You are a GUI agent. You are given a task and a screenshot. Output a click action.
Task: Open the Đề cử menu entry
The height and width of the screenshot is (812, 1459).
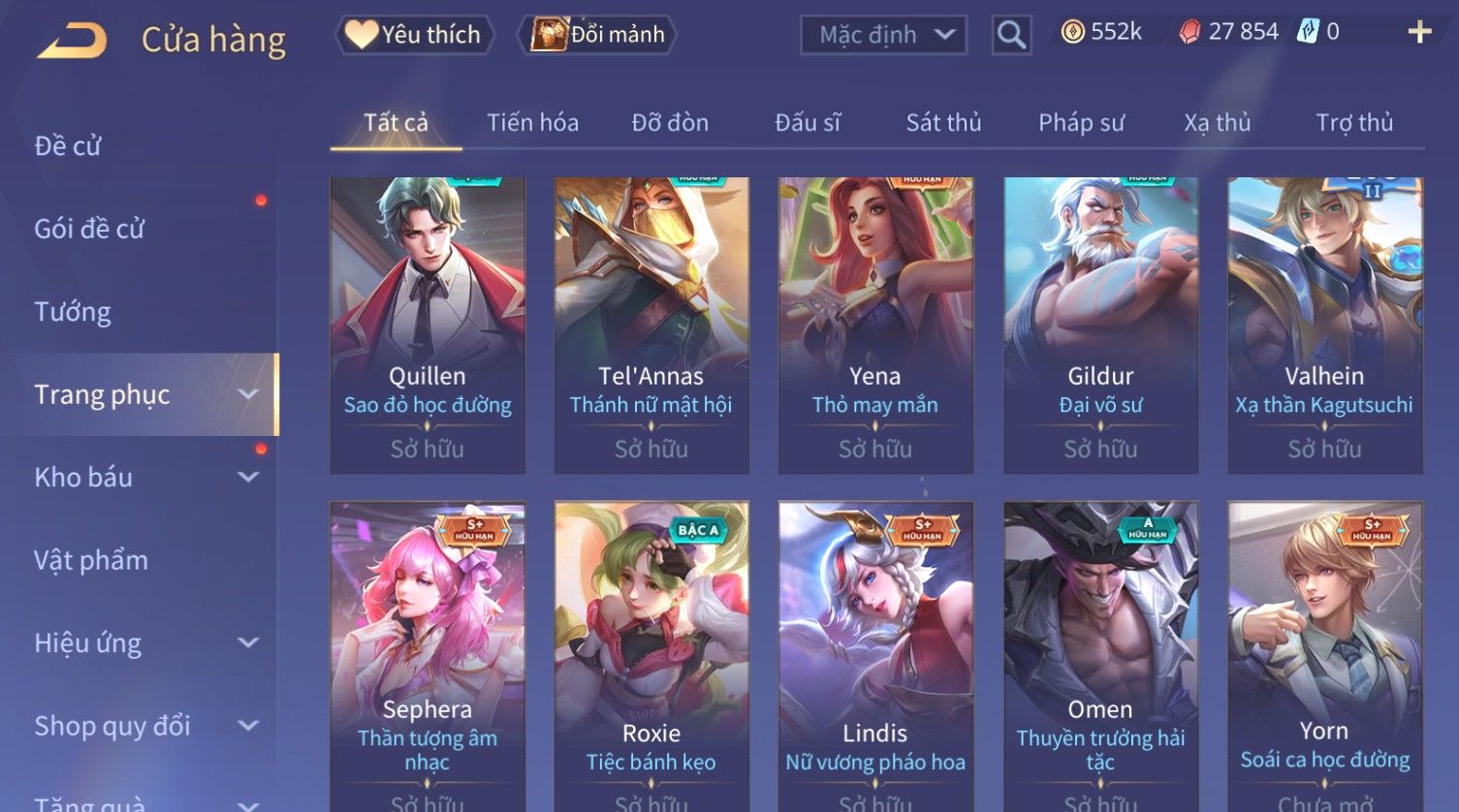68,145
